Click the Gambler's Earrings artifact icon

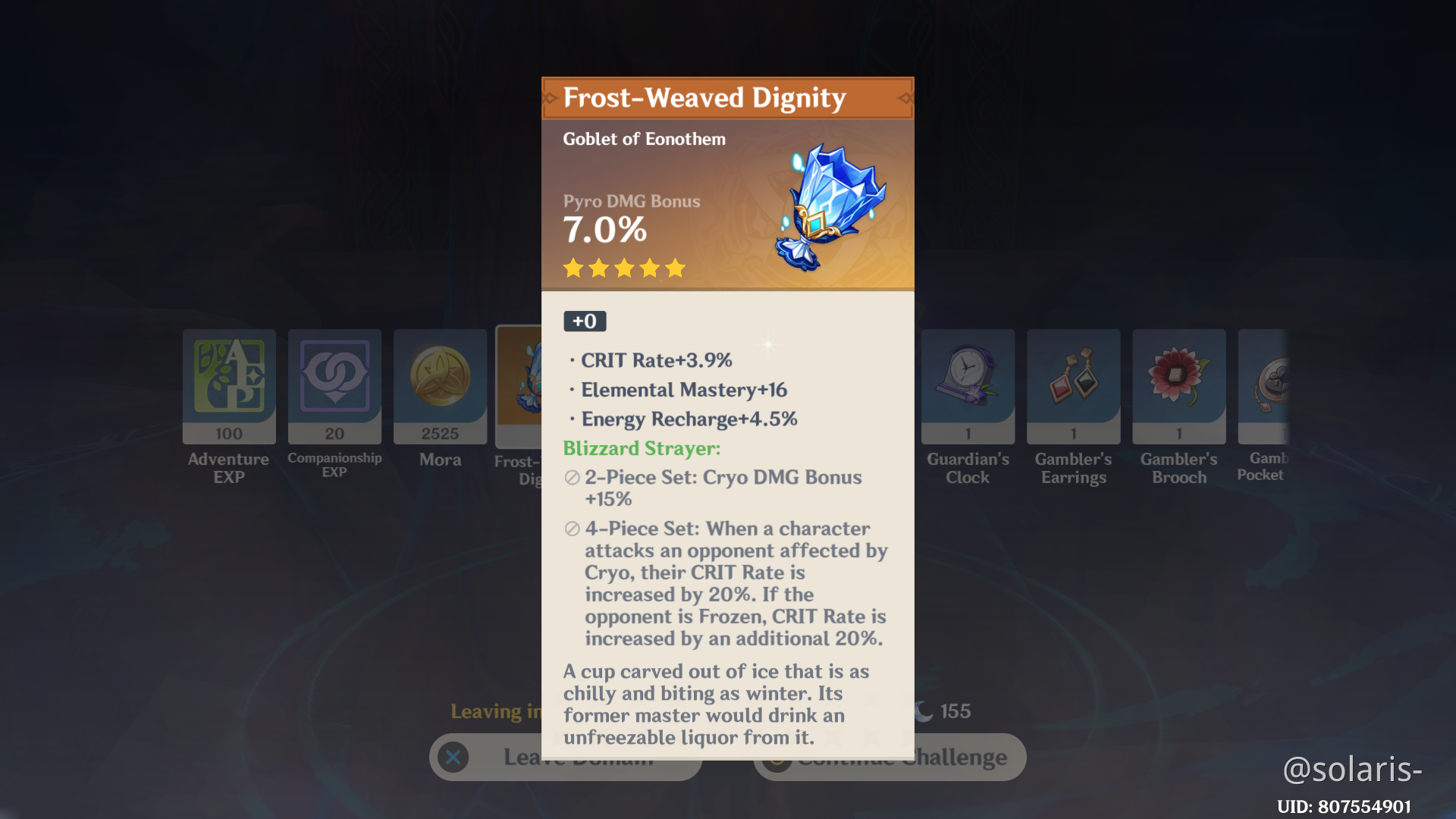pyautogui.click(x=1073, y=387)
